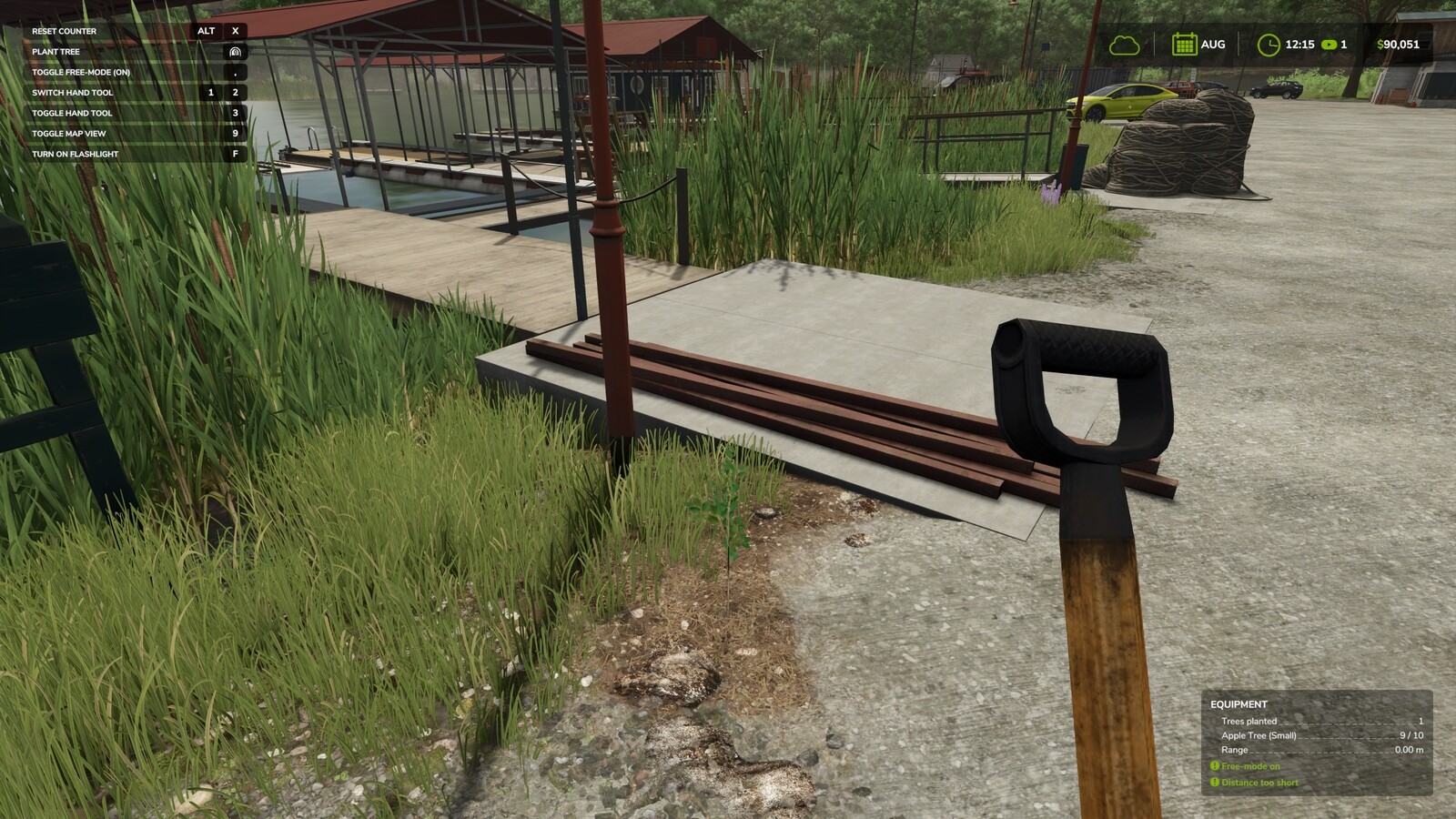Click the Apple Tree (Small) equipment row
This screenshot has height=819, width=1456.
click(1259, 734)
